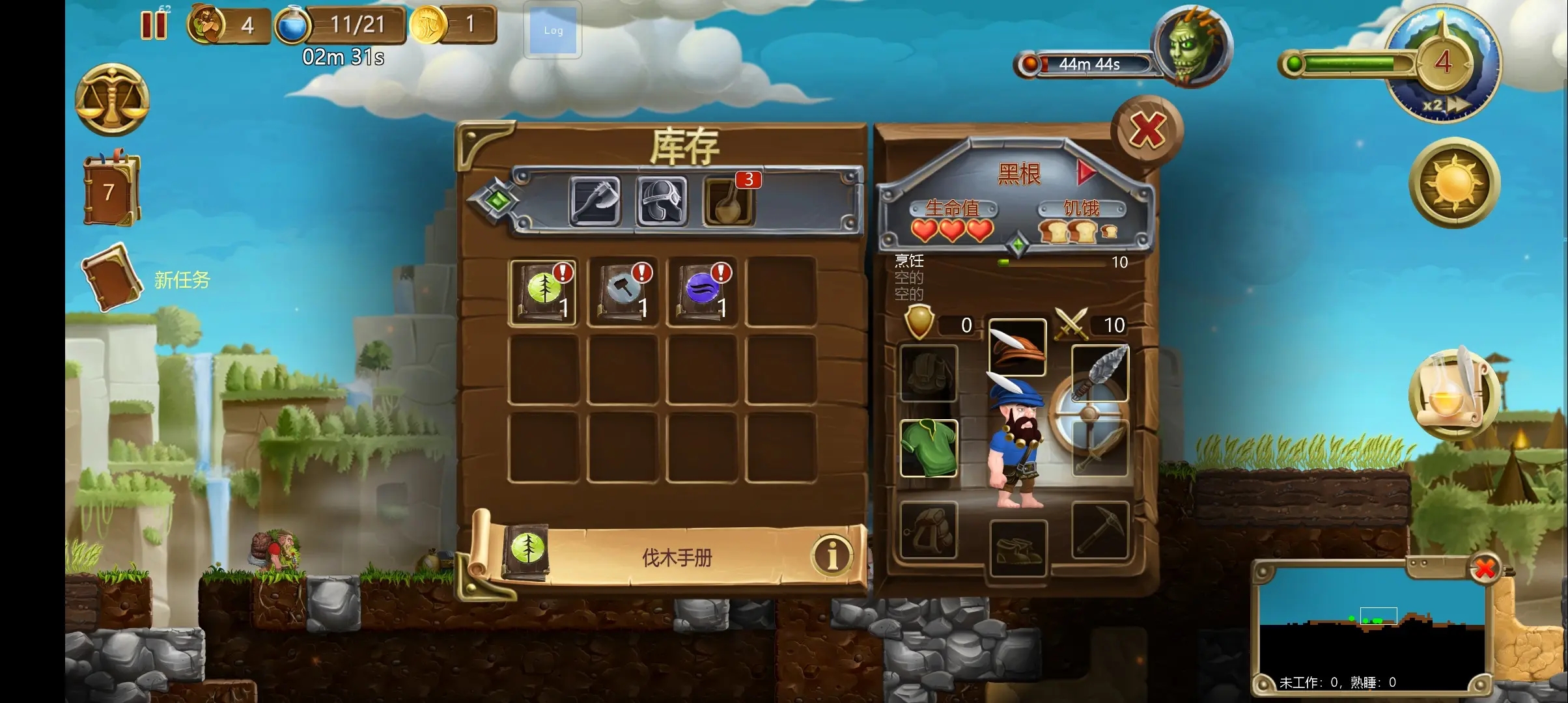Open the Log overlay button
This screenshot has height=703, width=1568.
[x=553, y=31]
